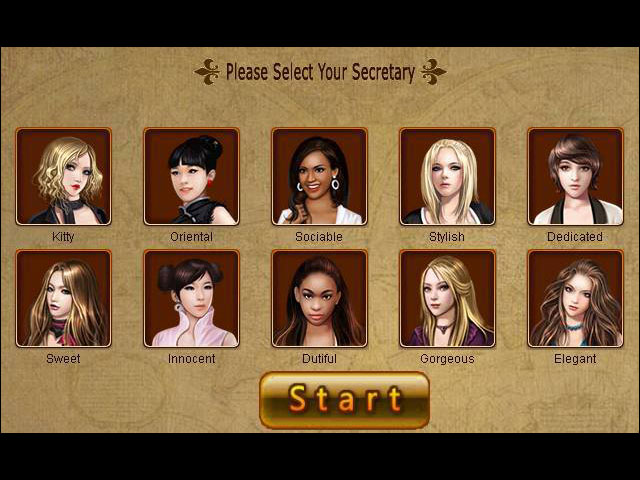
Task: Select the Kitty secretary portrait
Action: coord(63,177)
